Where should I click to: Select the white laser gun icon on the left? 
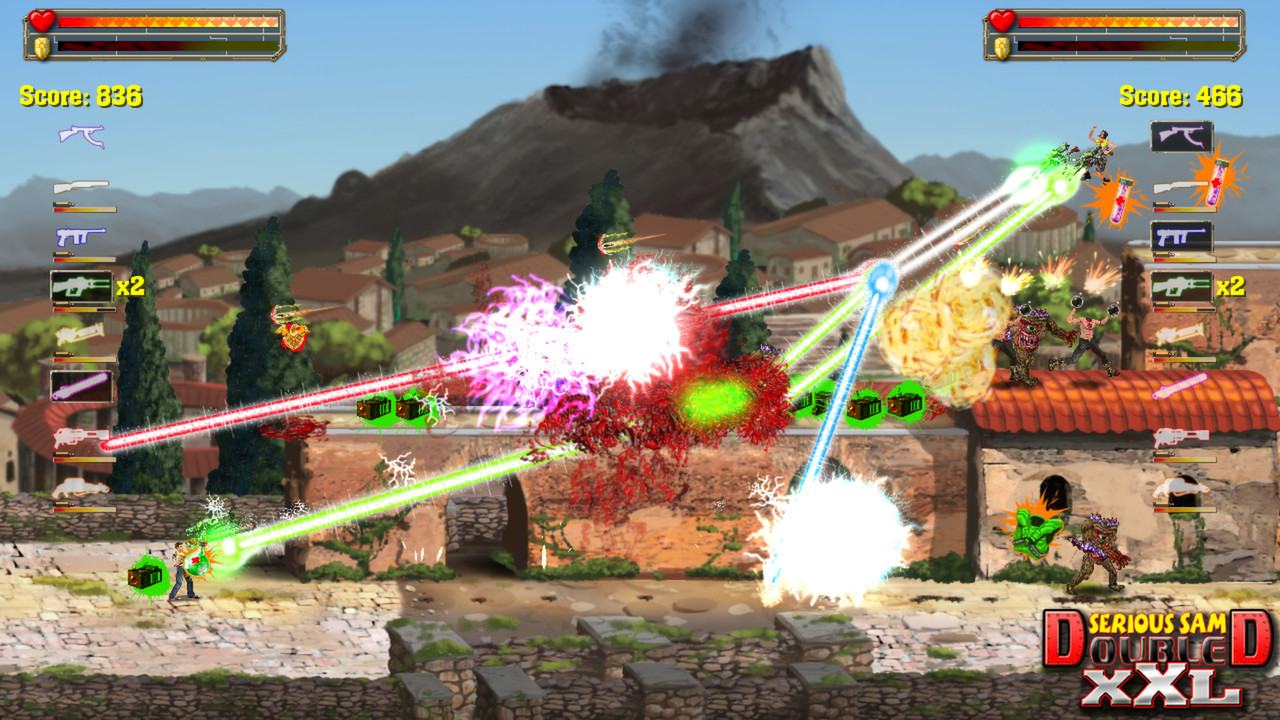(80, 334)
